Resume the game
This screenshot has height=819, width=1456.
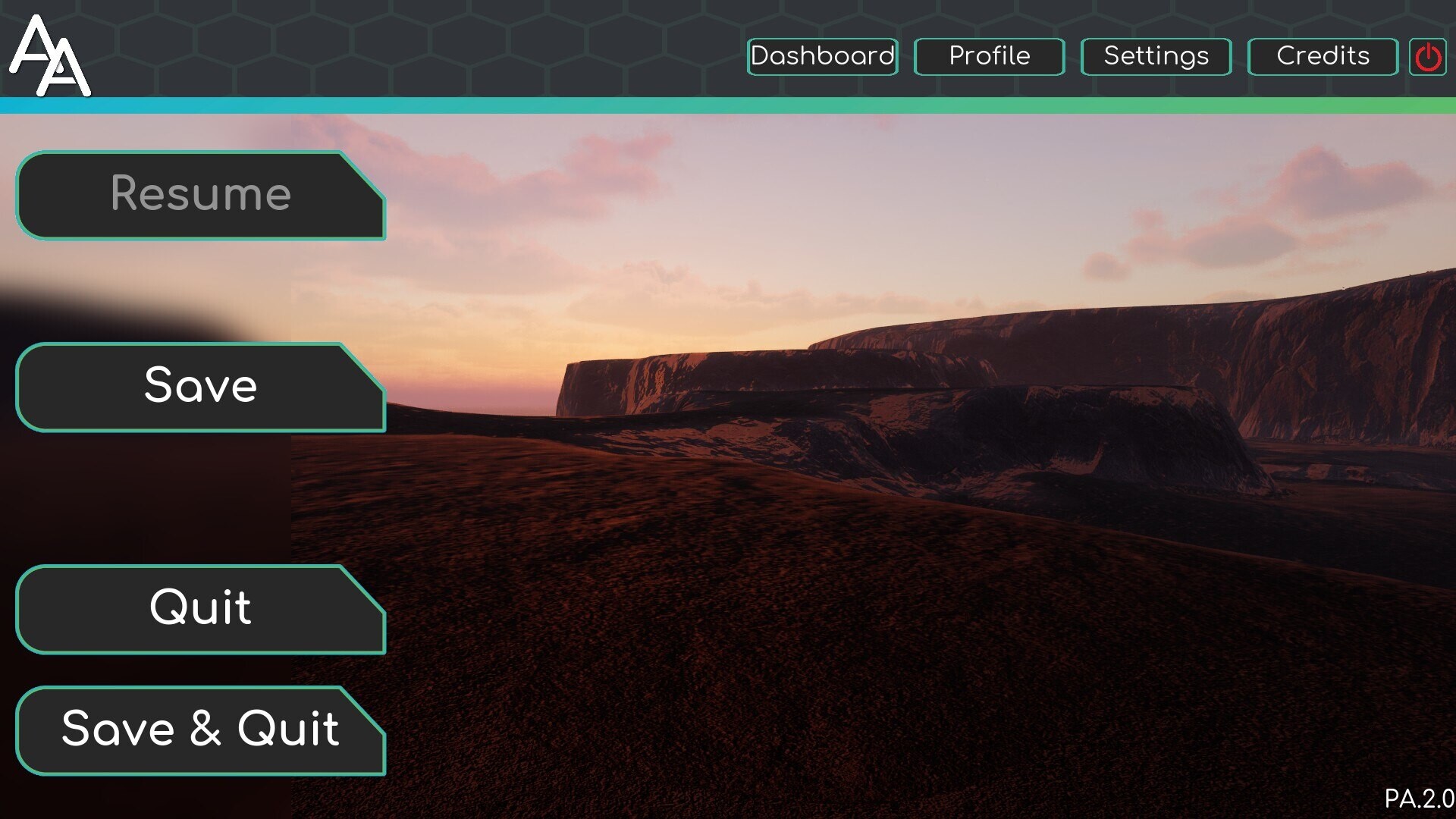[199, 195]
